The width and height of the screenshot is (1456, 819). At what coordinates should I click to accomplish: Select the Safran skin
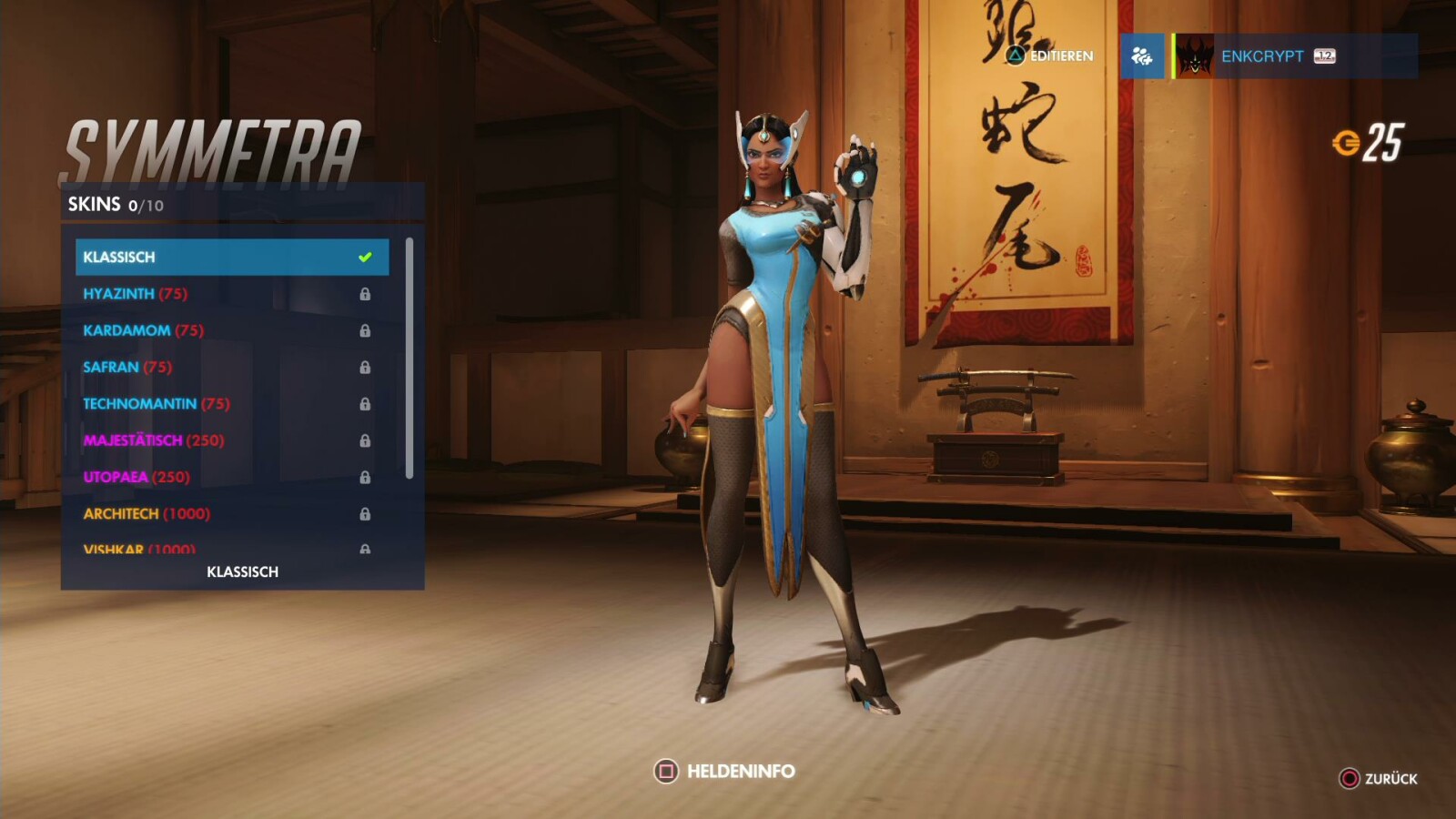[x=231, y=367]
